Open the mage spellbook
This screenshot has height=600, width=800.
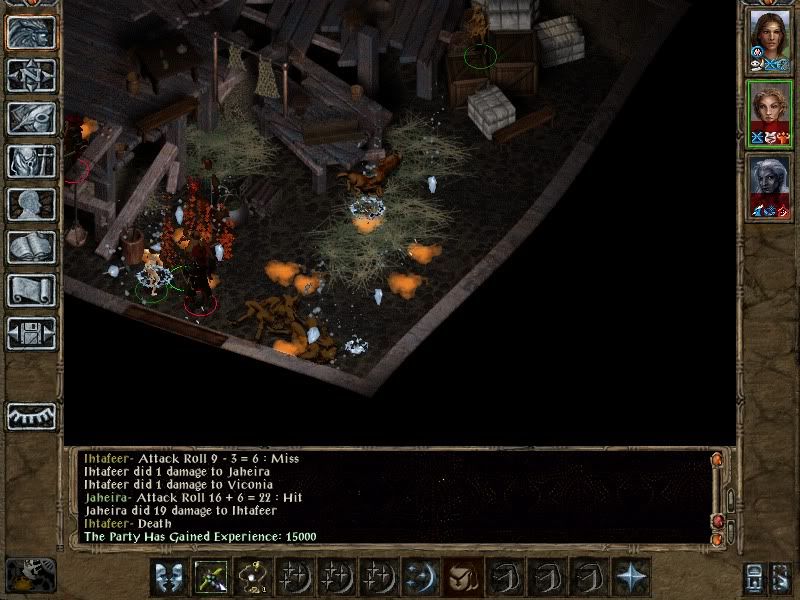tap(31, 247)
